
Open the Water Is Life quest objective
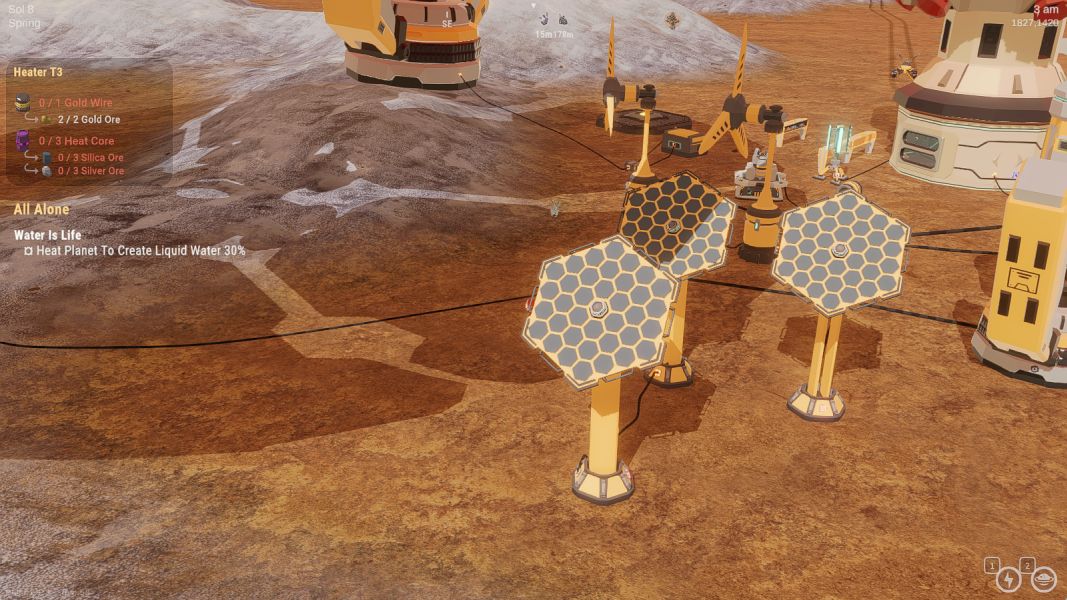[47, 236]
